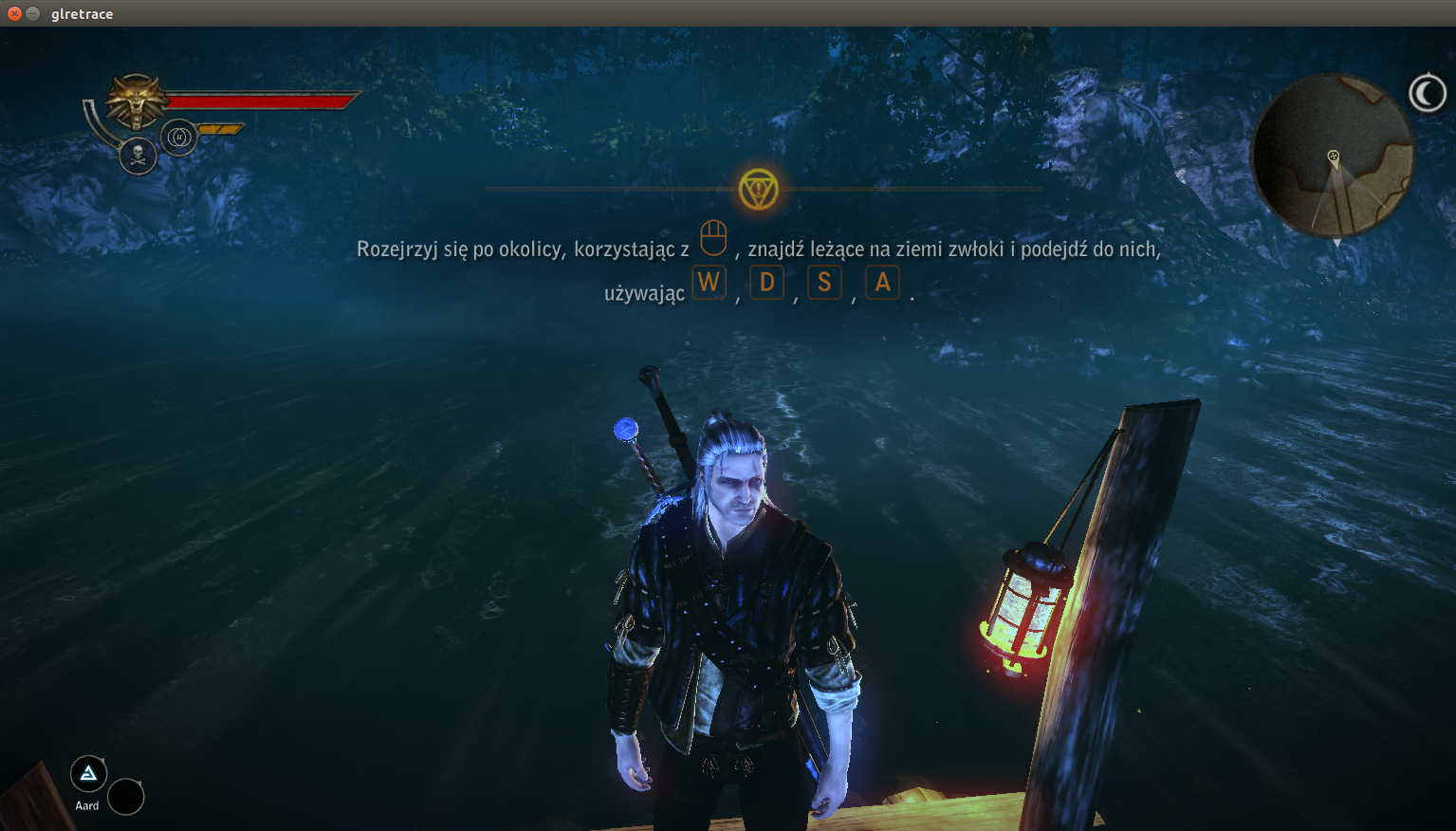Select the skull and crossbones icon
Viewport: 1456px width, 831px height.
click(x=138, y=156)
